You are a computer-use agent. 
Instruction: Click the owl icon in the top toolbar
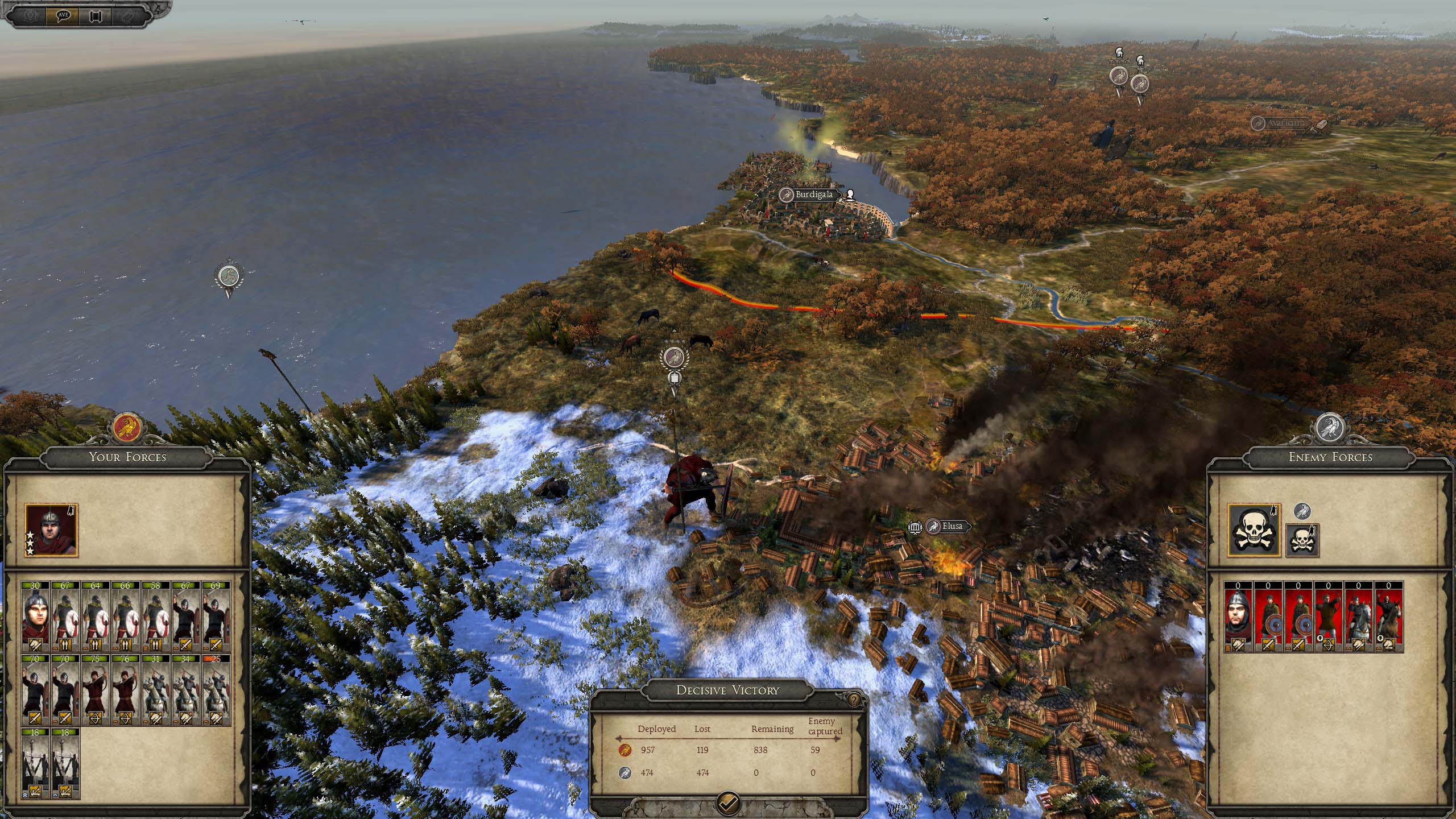pyautogui.click(x=127, y=15)
